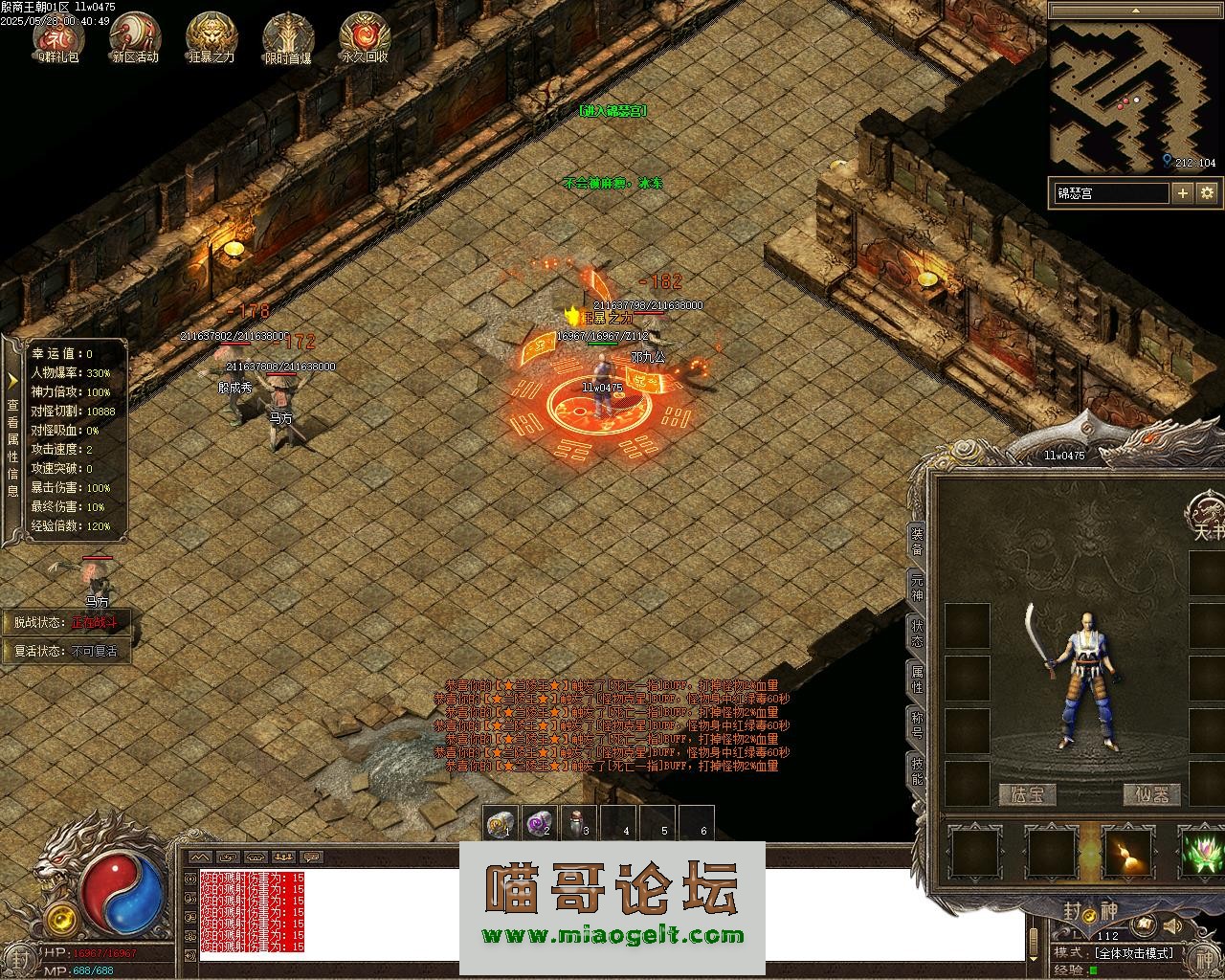The width and height of the screenshot is (1225, 980).
Task: Click the 法宝 button in character panel
Action: click(1028, 794)
